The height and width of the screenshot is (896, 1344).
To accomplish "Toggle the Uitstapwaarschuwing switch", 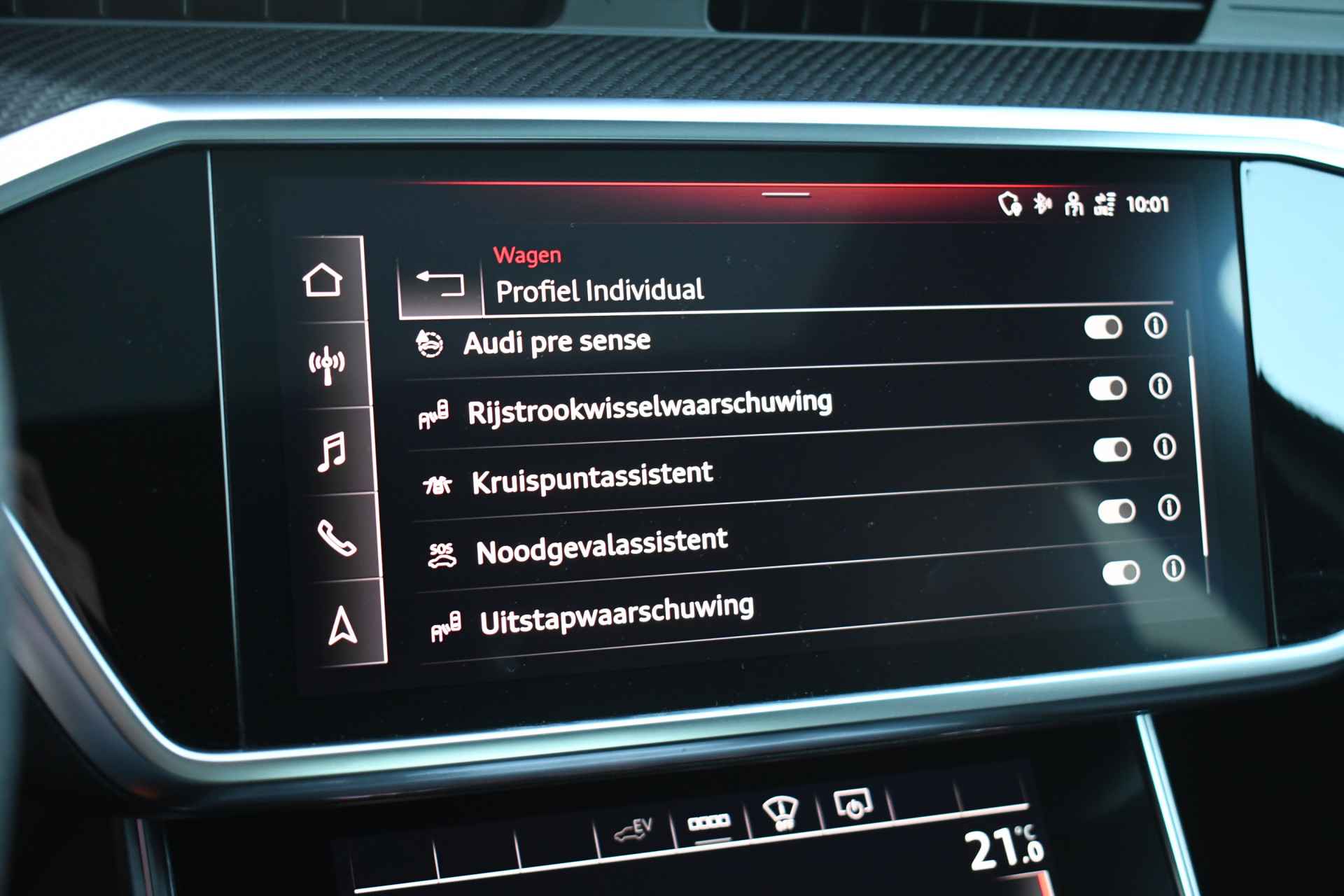I will coord(1121,573).
